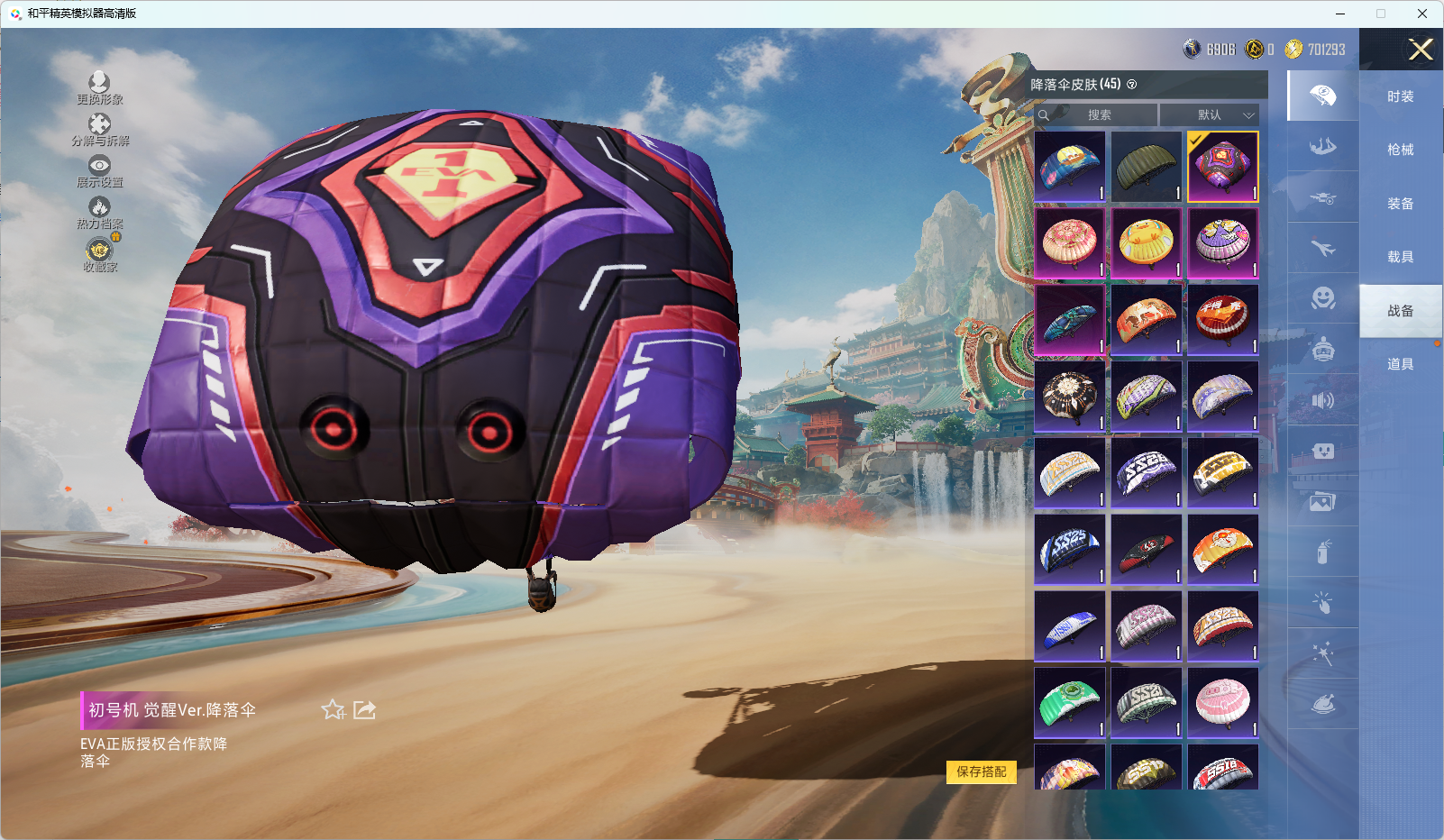Open 展示设置 eye icon
This screenshot has width=1444, height=840.
99,170
